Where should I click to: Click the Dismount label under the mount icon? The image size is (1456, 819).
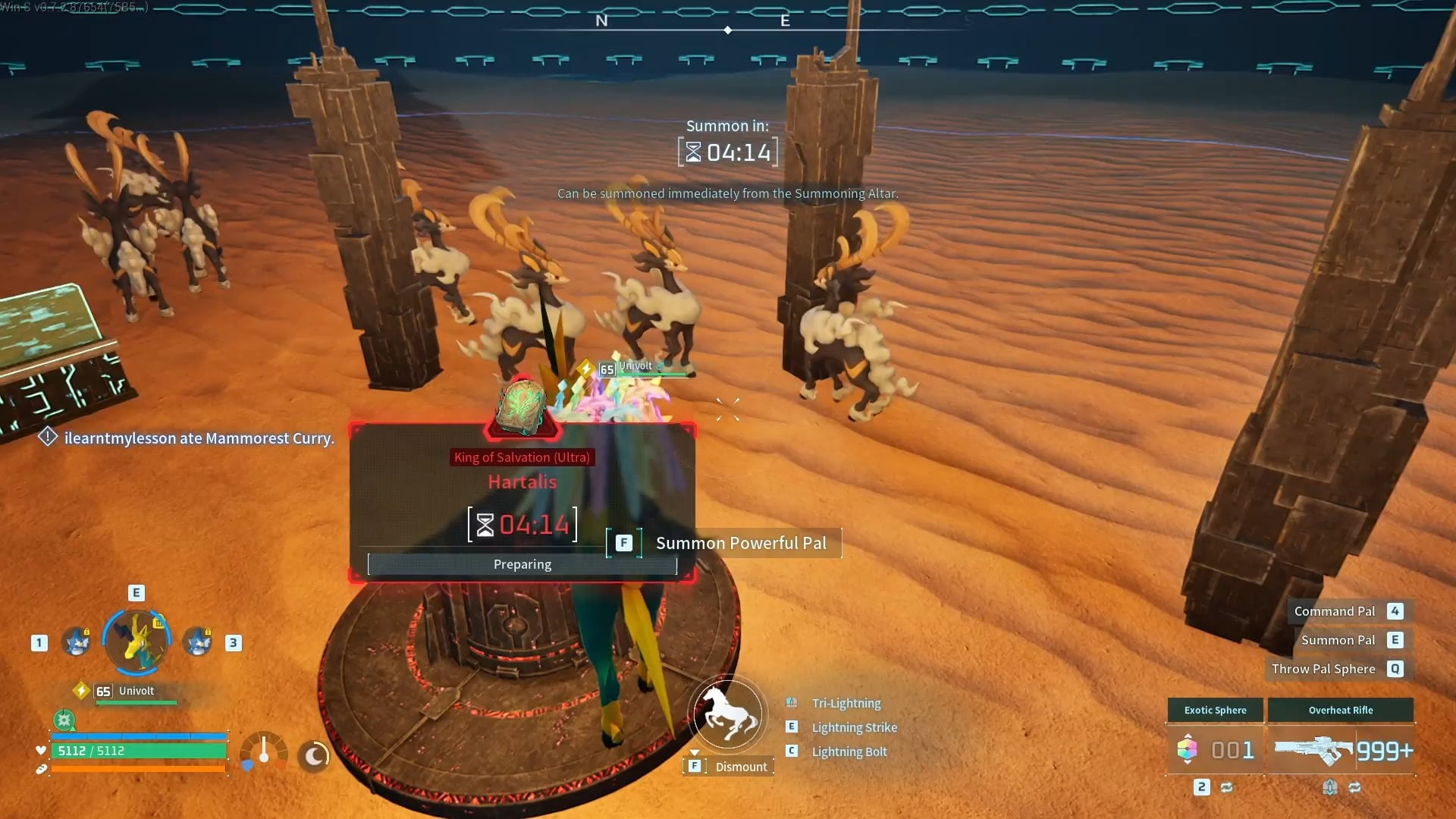pyautogui.click(x=740, y=767)
